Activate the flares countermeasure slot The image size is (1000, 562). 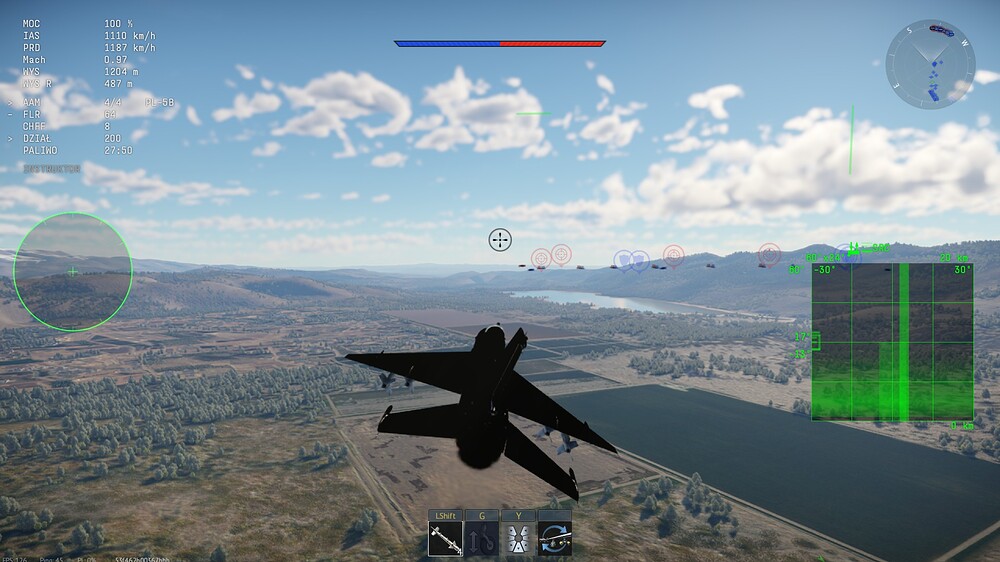point(518,540)
